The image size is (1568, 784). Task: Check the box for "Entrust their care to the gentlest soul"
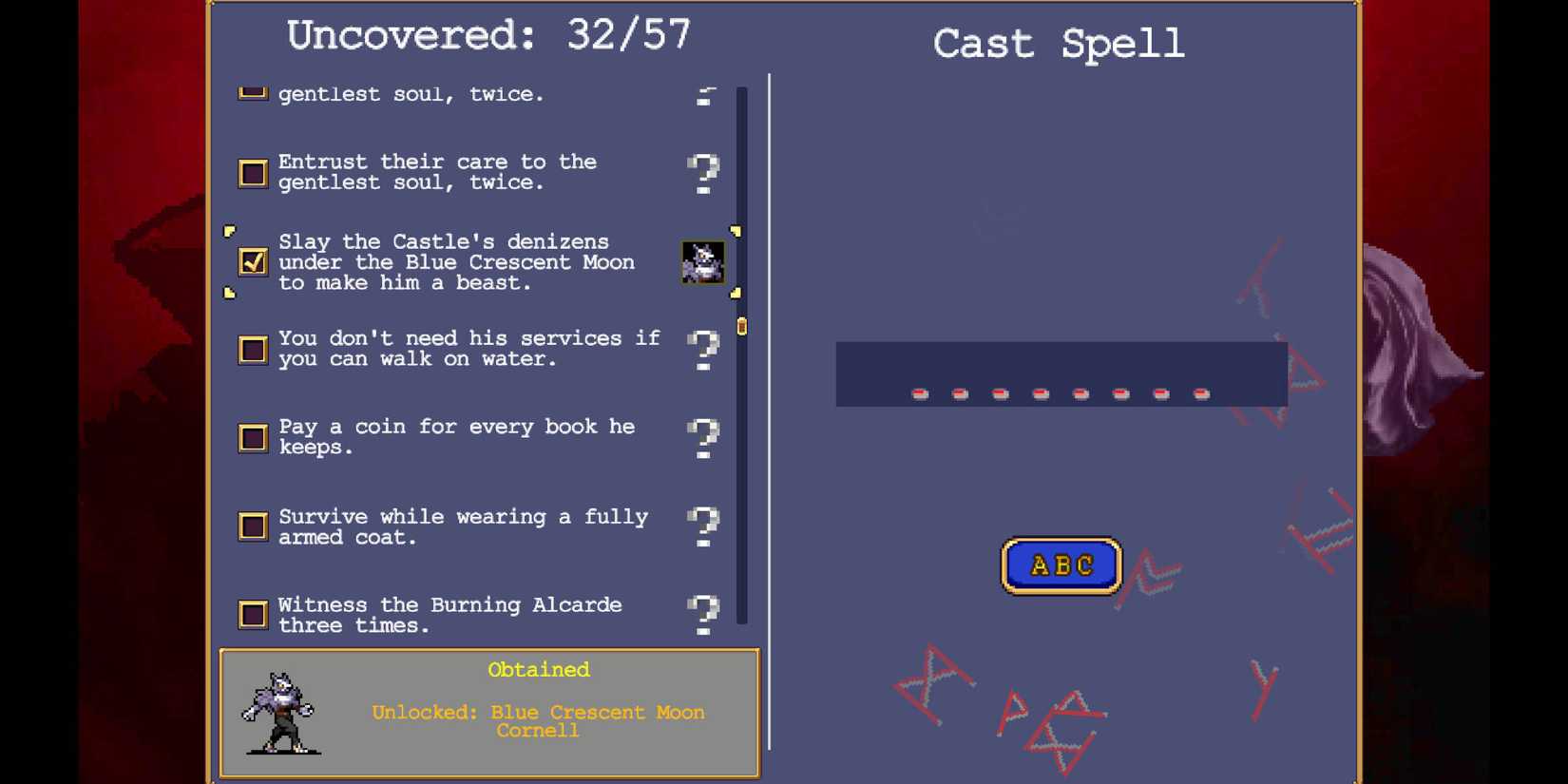coord(252,174)
